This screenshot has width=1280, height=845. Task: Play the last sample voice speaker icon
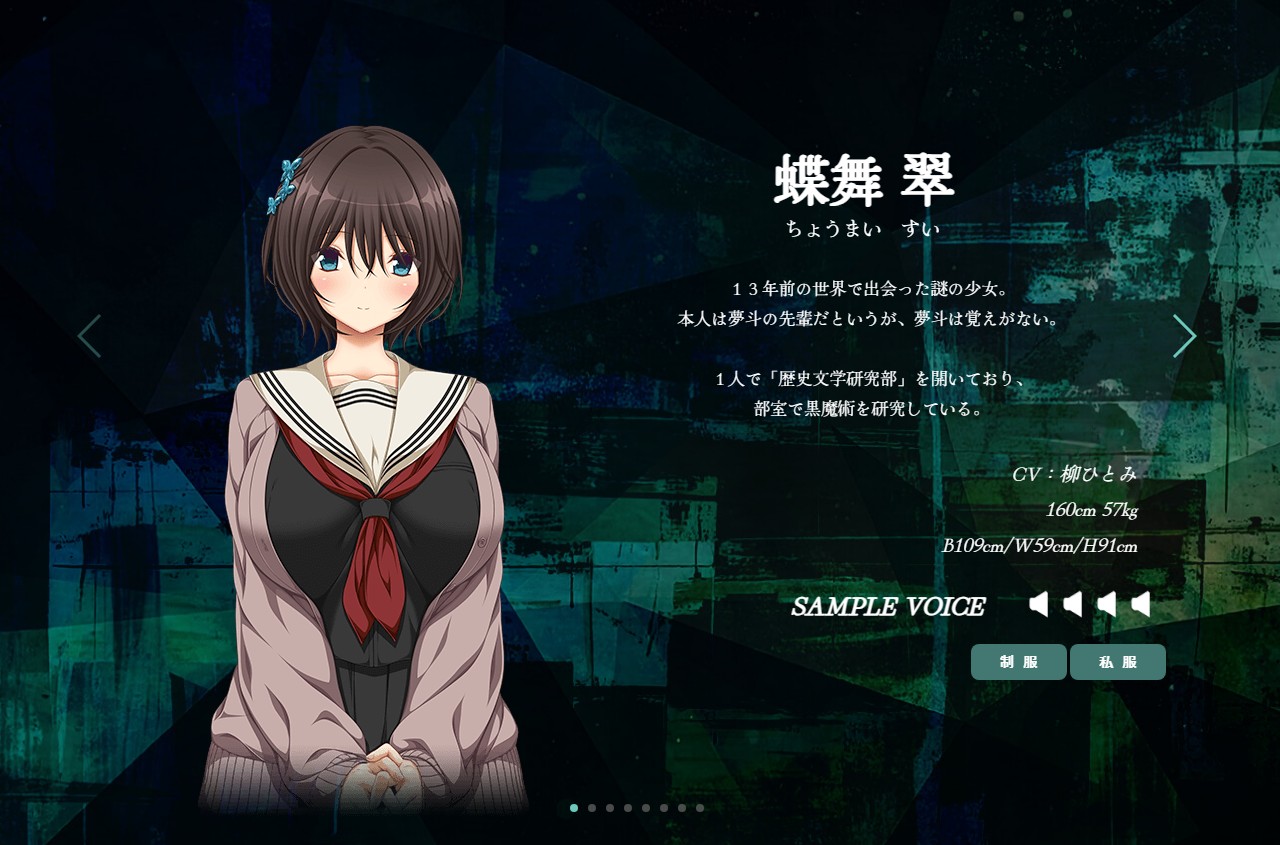point(1141,604)
